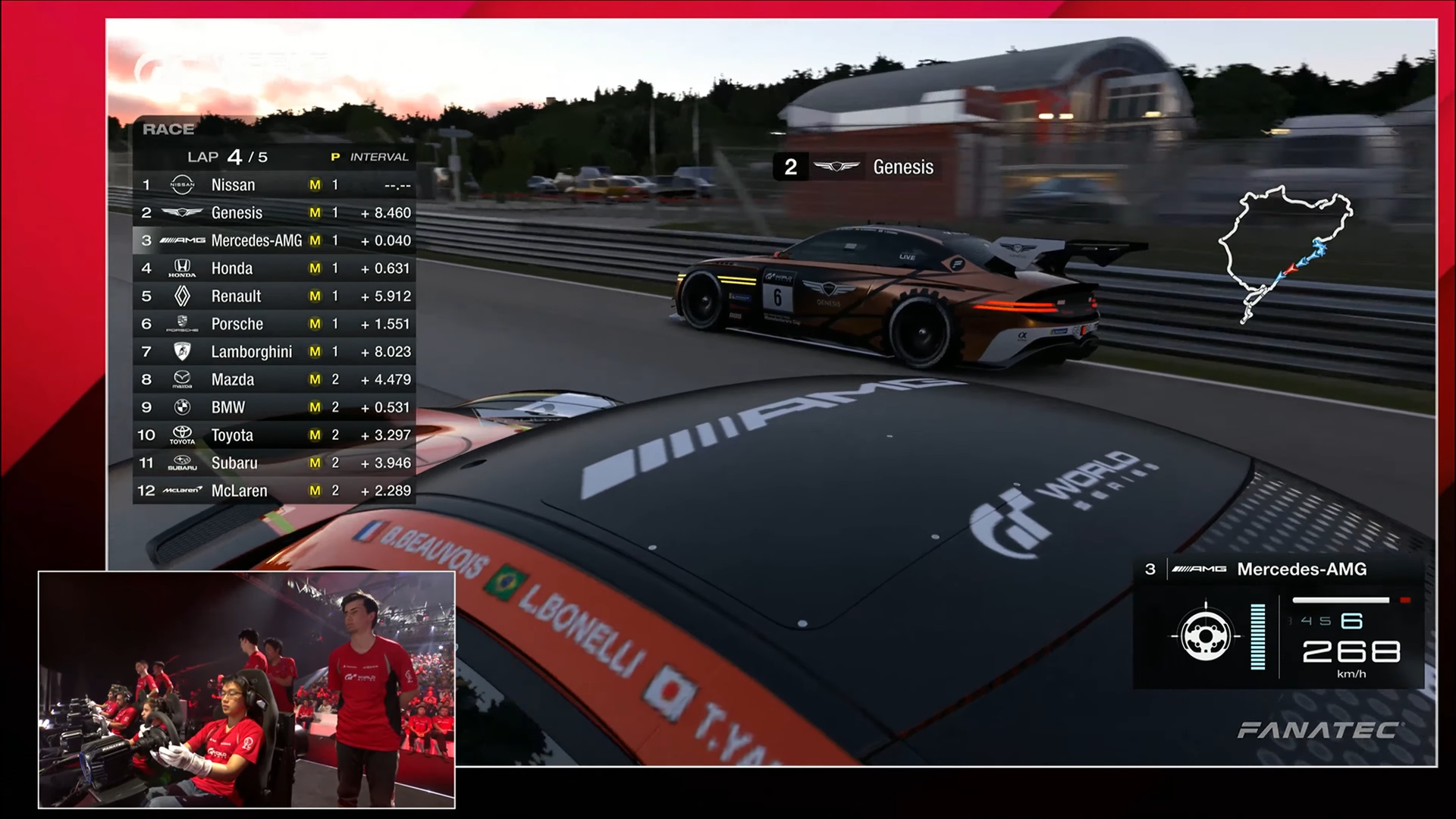
Task: Choose the Lamborghini row
Action: (275, 352)
